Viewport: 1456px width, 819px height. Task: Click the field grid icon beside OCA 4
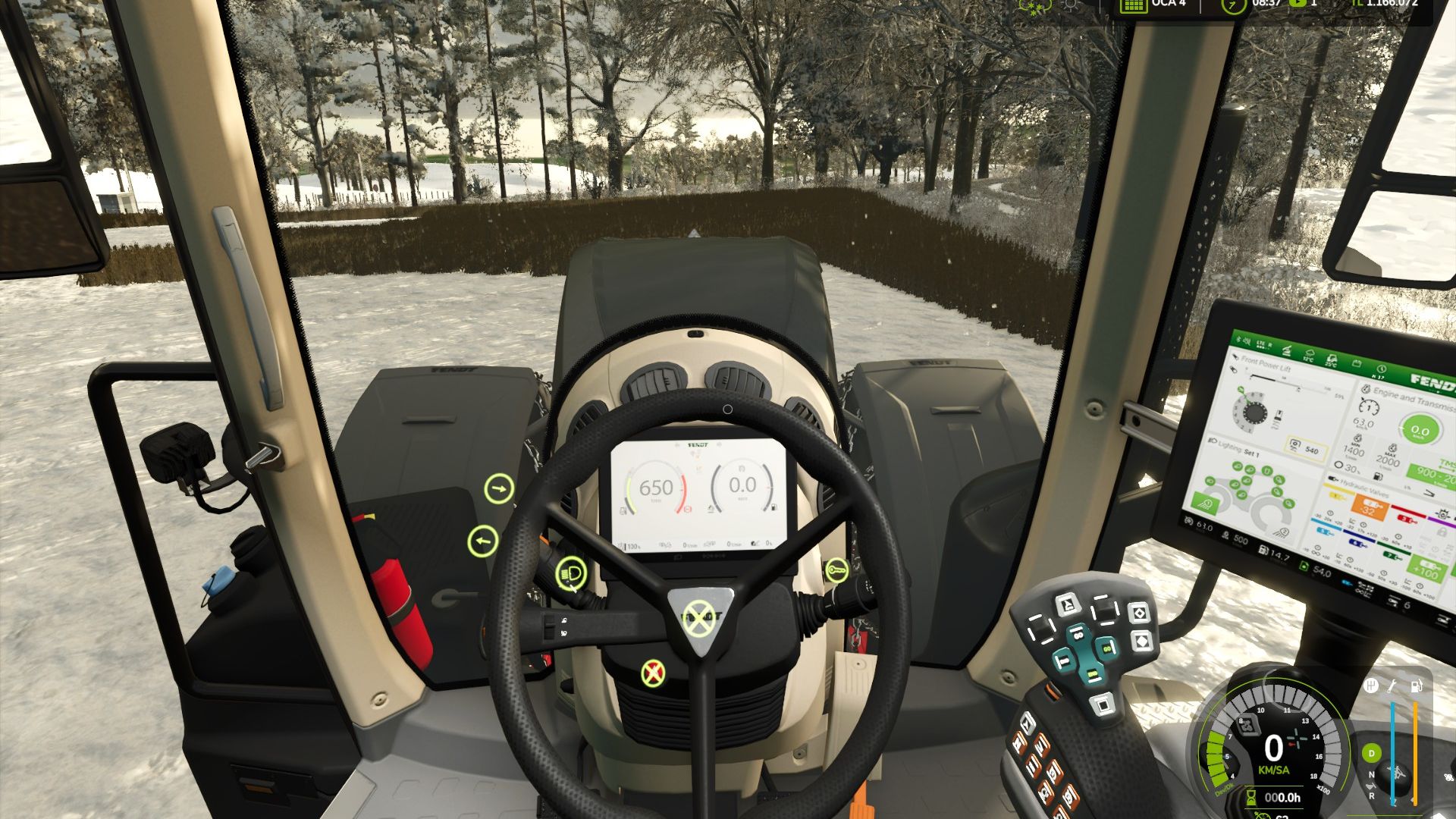click(1133, 6)
